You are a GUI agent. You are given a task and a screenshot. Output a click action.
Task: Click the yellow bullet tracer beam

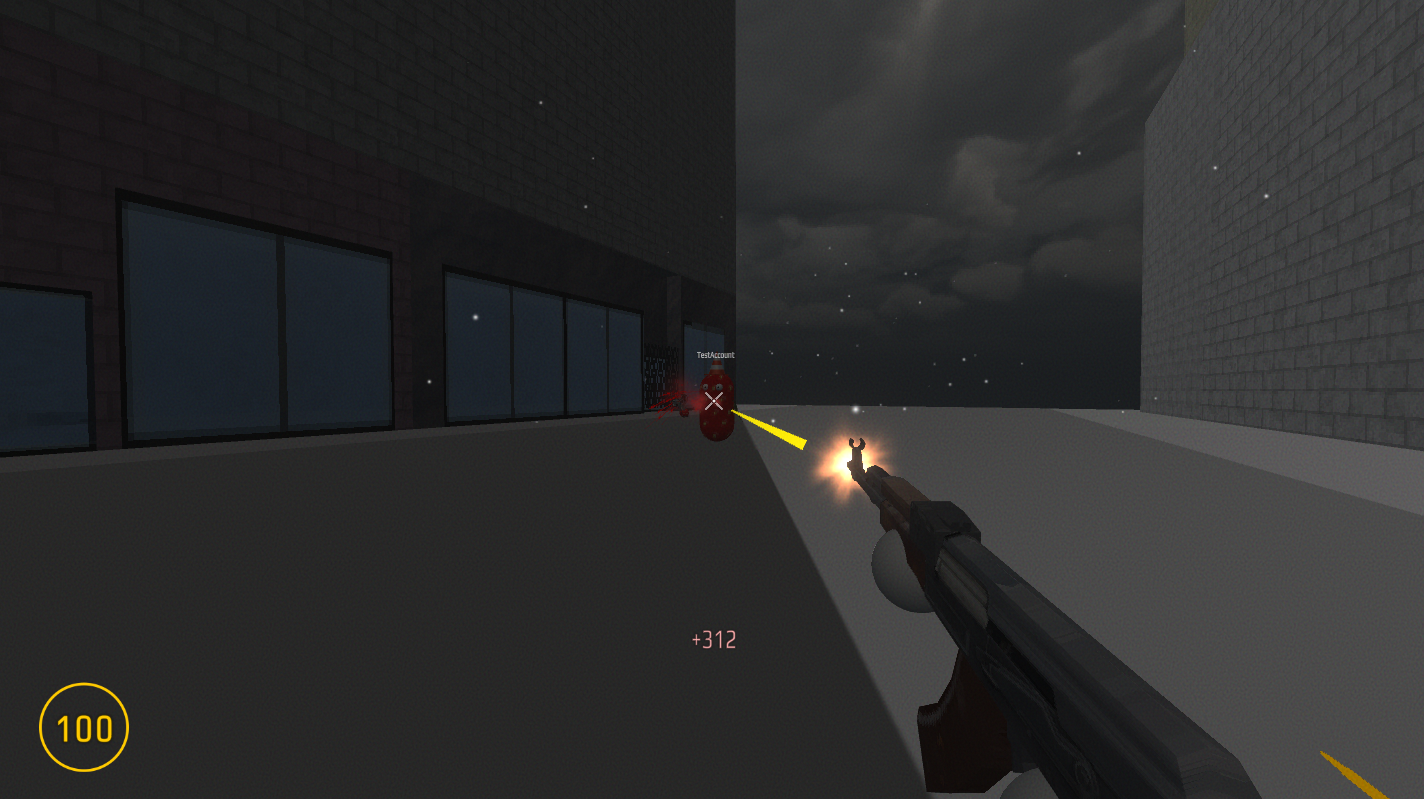pos(770,428)
